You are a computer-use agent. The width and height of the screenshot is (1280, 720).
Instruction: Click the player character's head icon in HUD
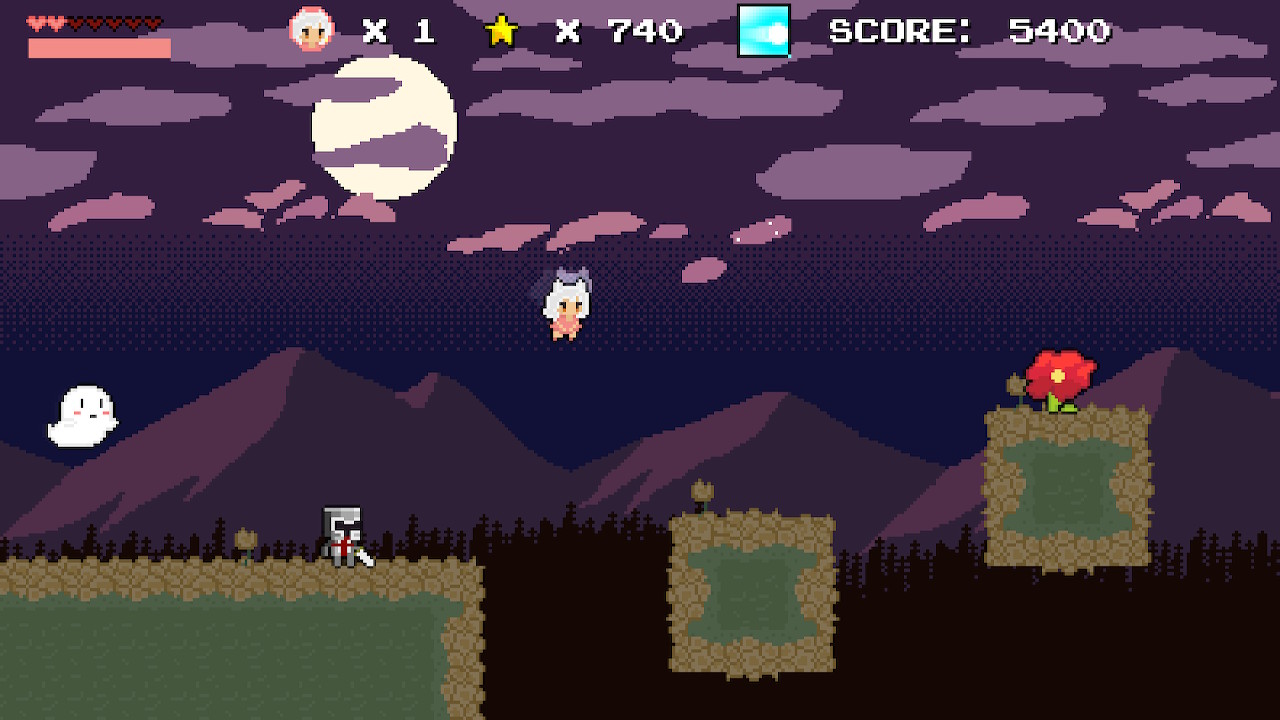coord(313,30)
